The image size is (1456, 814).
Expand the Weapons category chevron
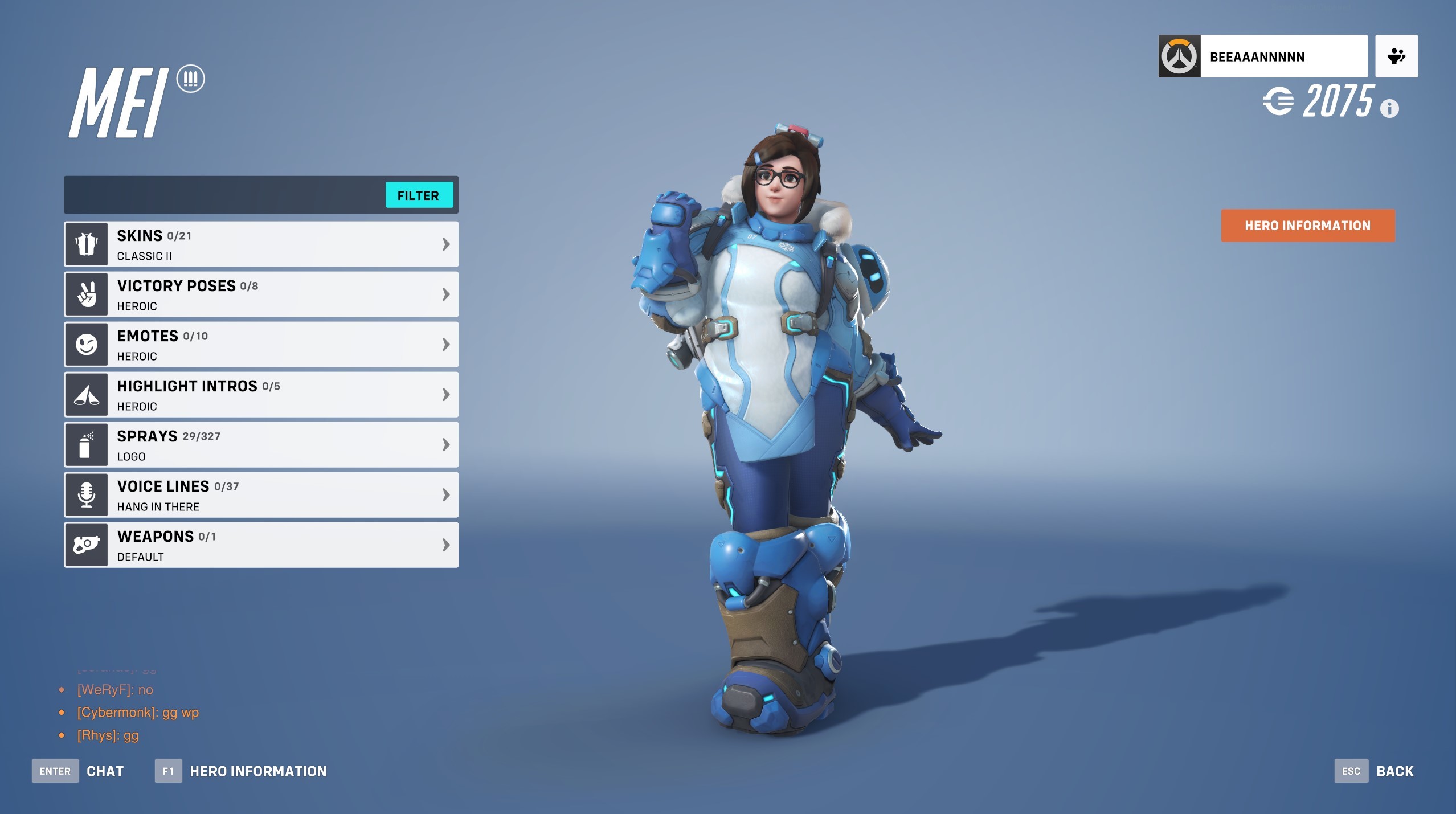point(446,545)
